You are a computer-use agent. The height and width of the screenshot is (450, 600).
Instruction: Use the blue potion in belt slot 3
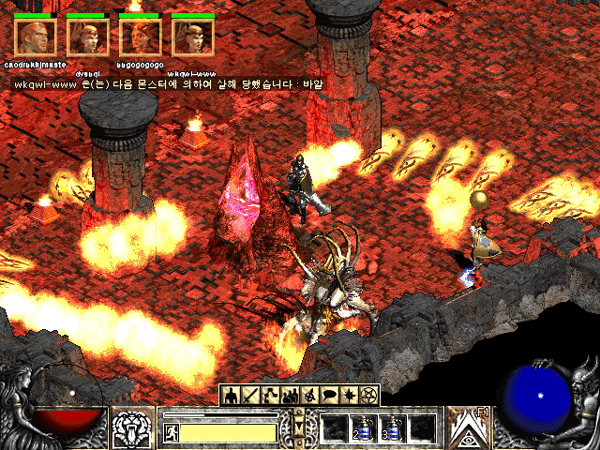393,429
